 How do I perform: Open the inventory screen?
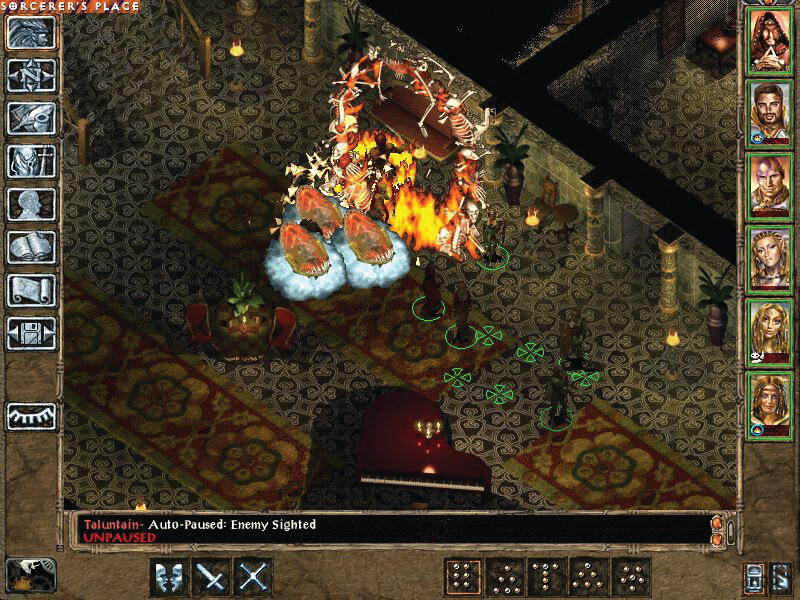(x=32, y=161)
